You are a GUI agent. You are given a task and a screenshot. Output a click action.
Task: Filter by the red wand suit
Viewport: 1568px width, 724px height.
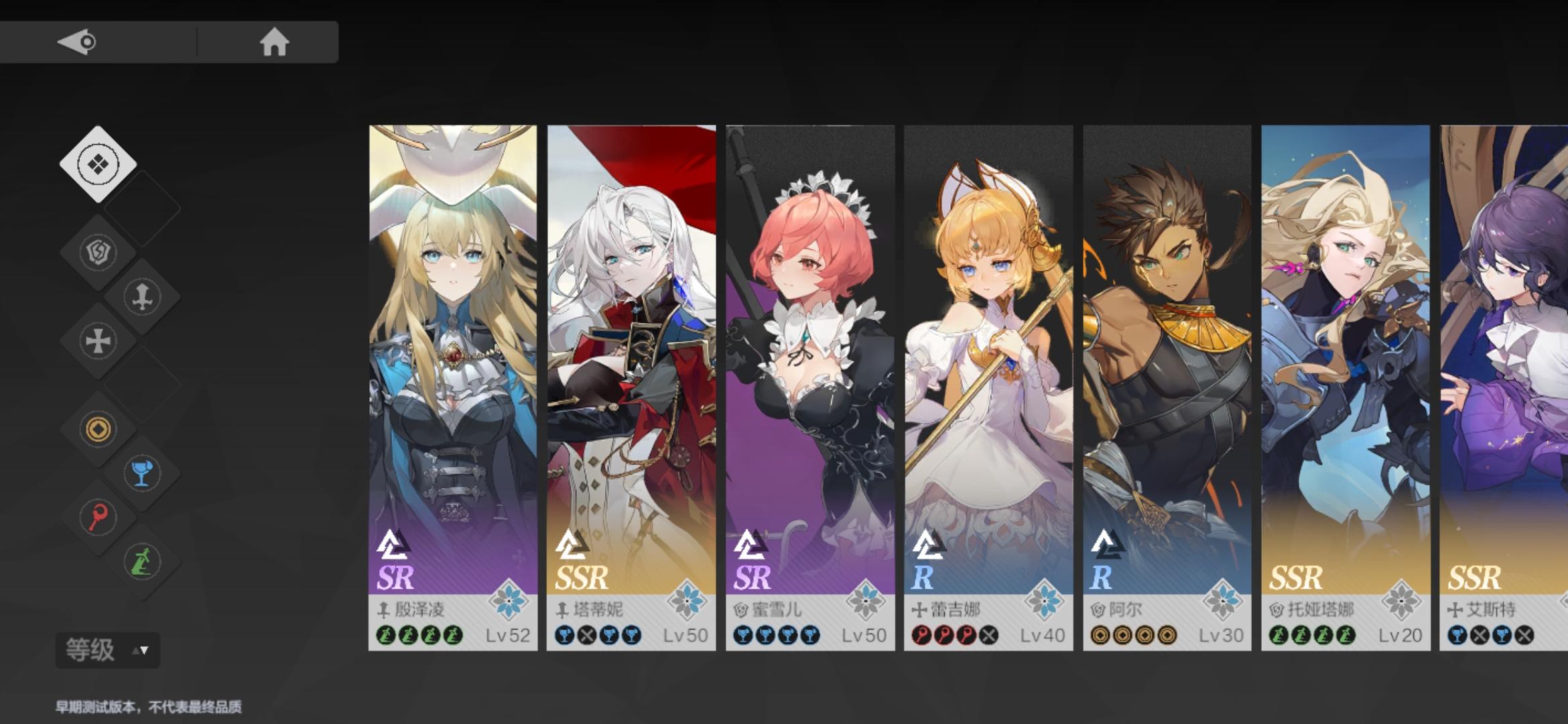click(98, 518)
